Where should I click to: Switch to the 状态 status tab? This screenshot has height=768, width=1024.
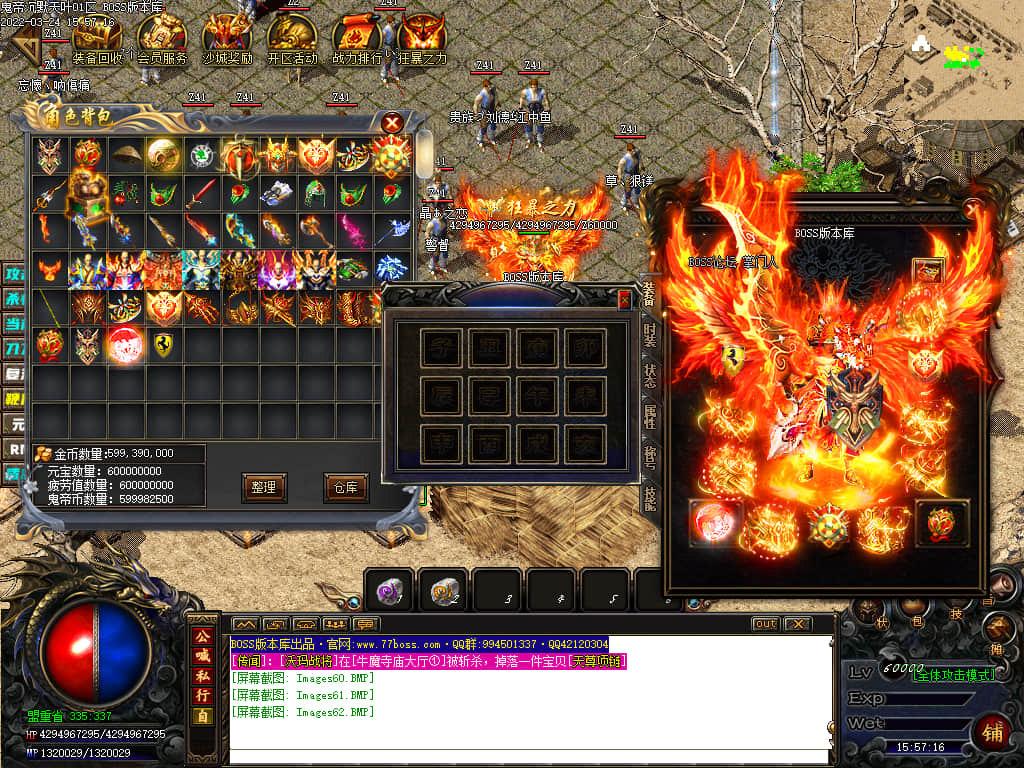pyautogui.click(x=650, y=376)
